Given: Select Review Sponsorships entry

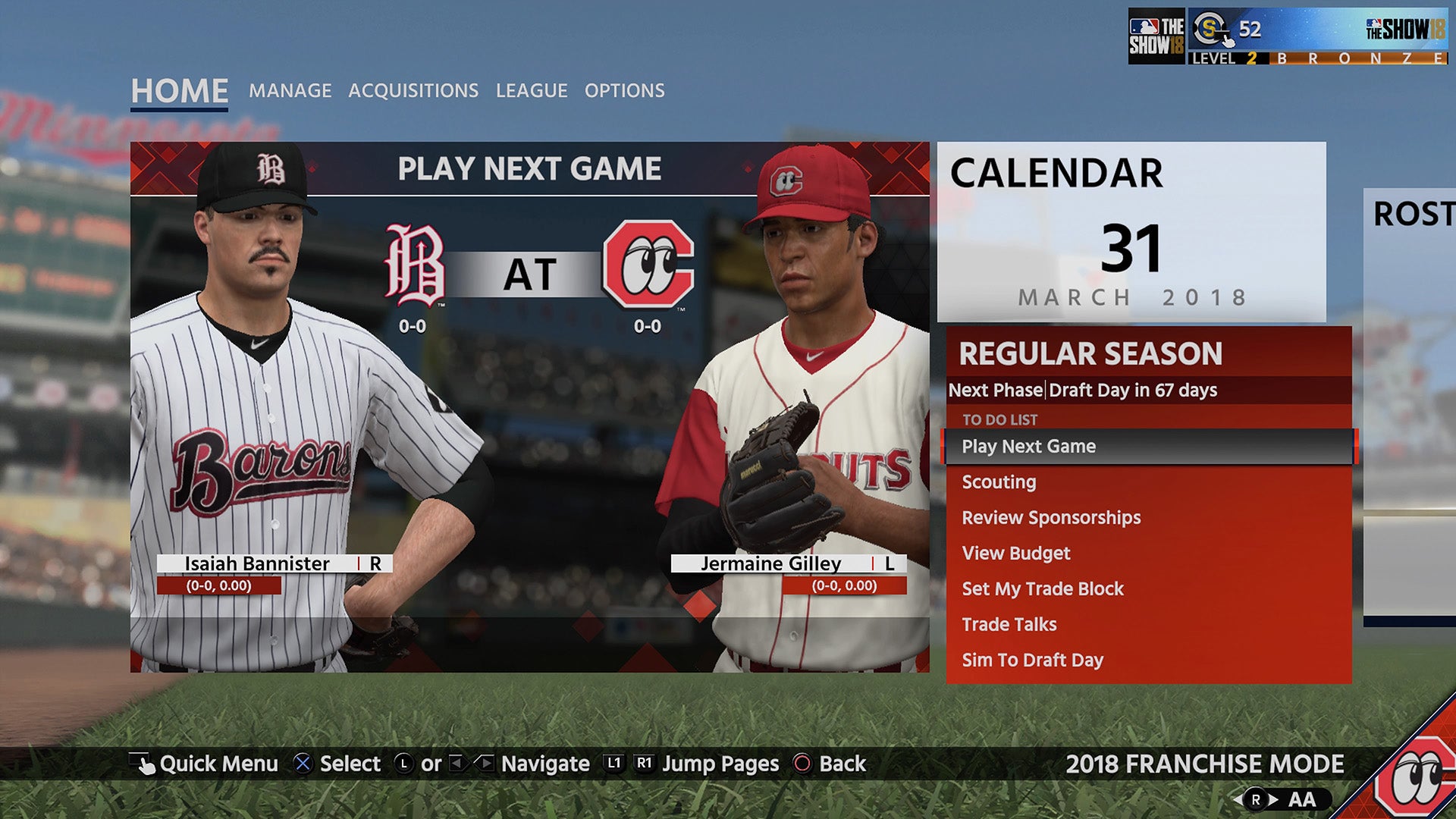Looking at the screenshot, I should tap(1051, 518).
